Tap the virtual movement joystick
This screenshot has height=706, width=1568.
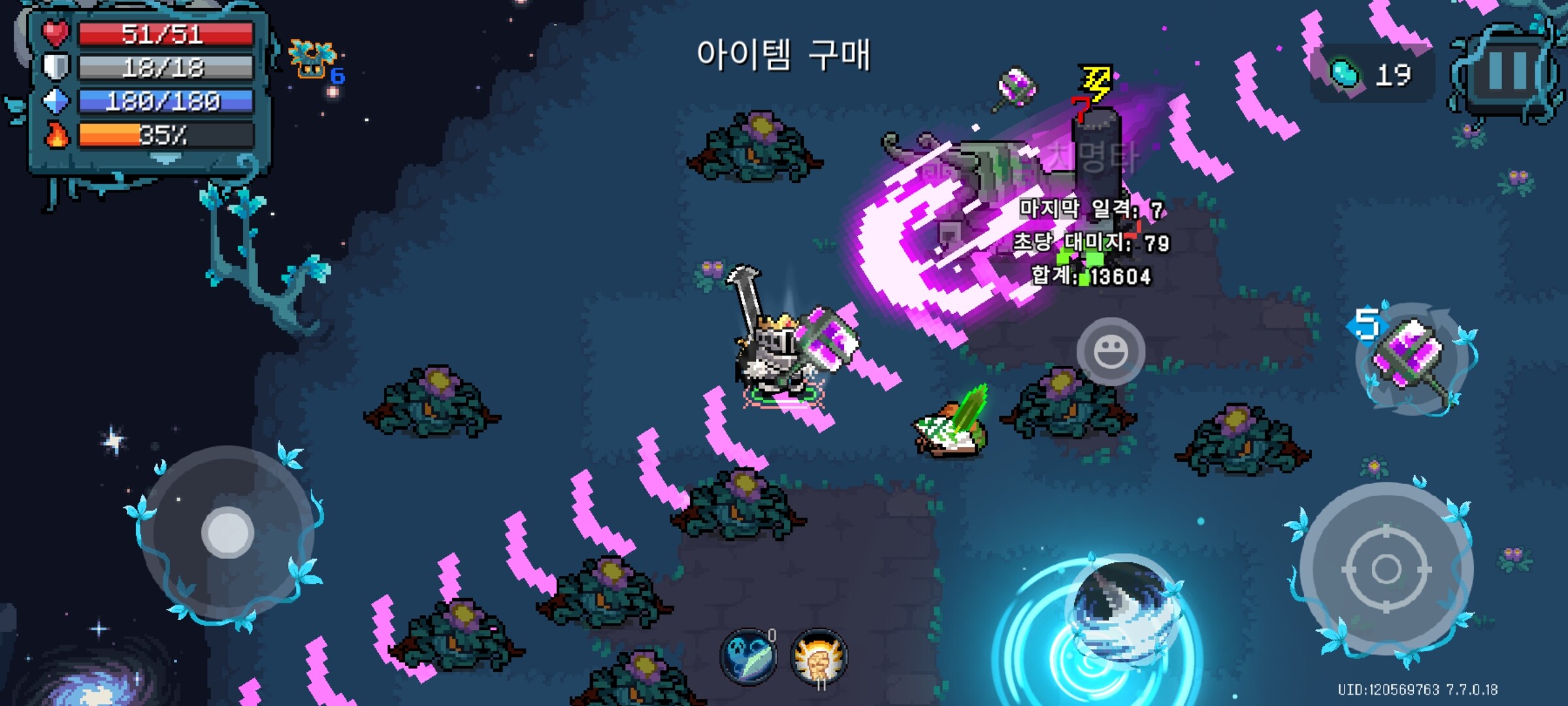tap(227, 532)
